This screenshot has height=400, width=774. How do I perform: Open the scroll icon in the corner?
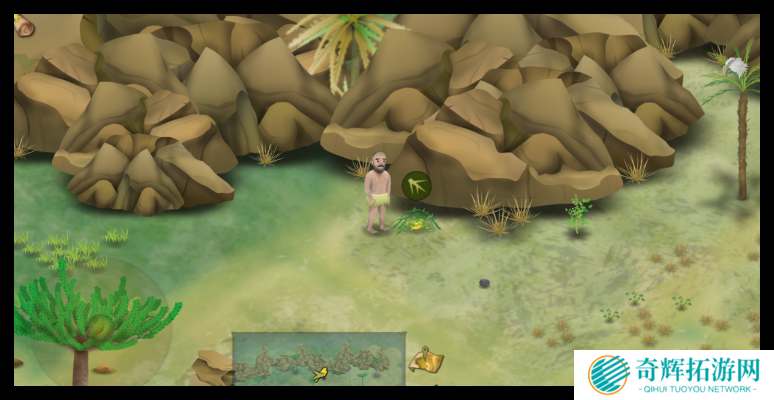point(22,25)
